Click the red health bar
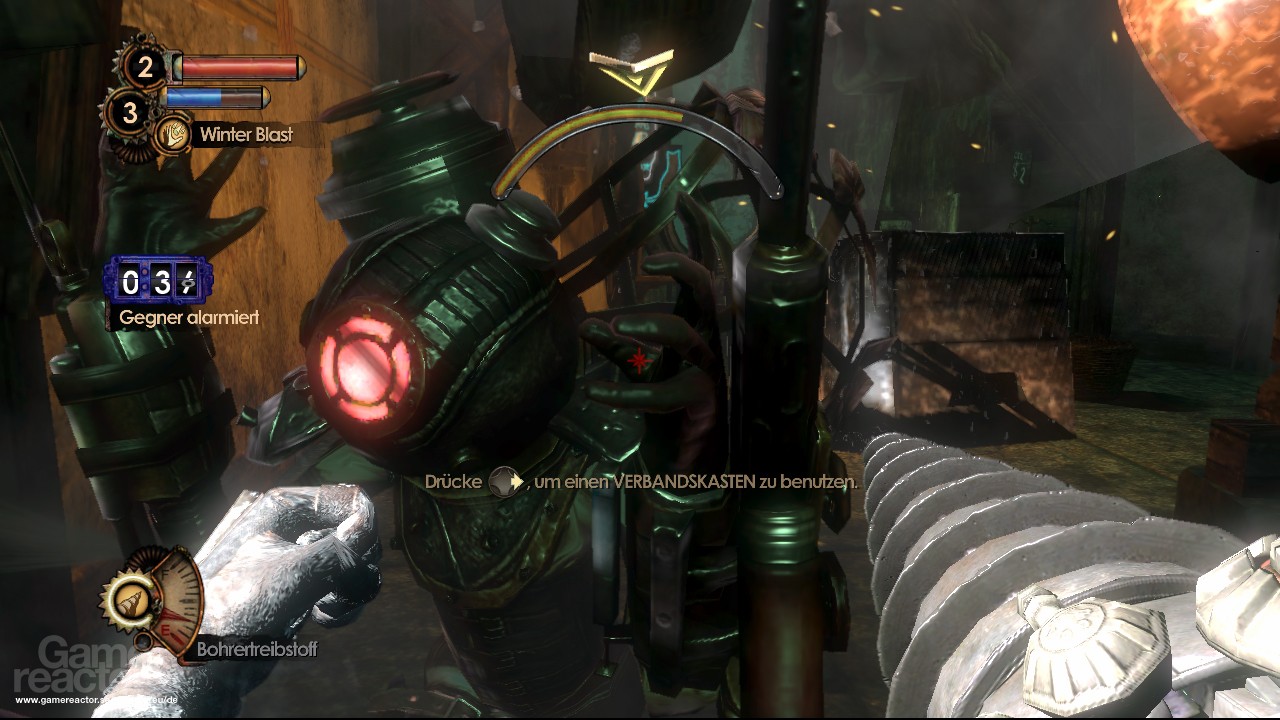This screenshot has width=1280, height=720. (237, 67)
